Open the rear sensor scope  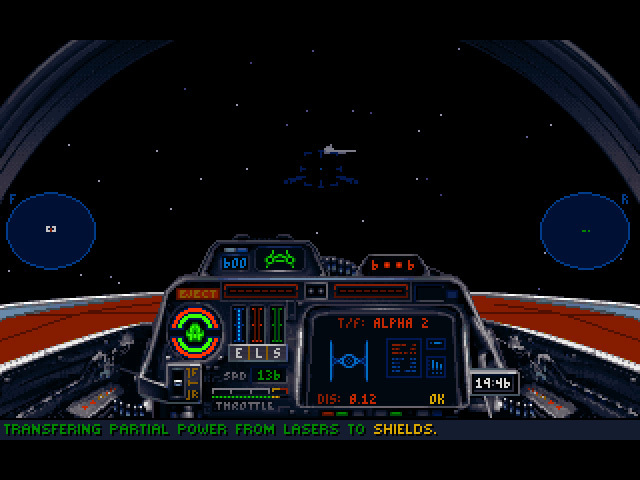click(585, 230)
